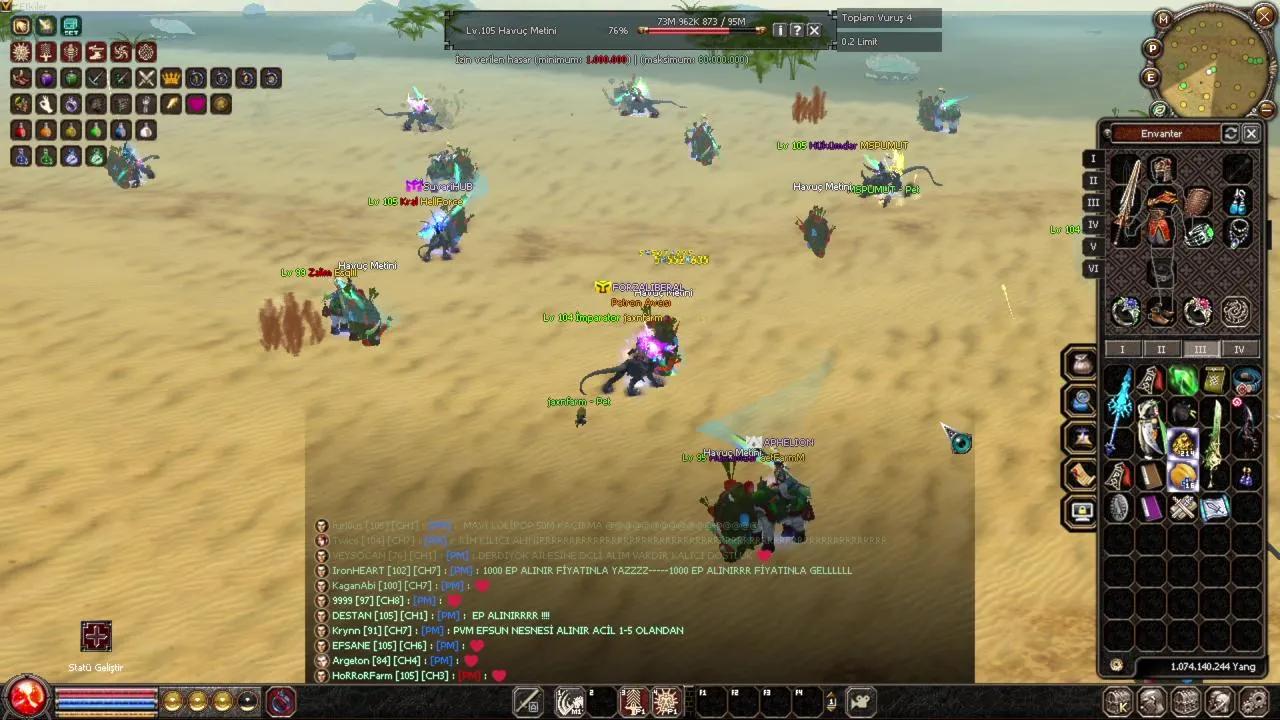Viewport: 1280px width, 720px height.
Task: Click IronHEART's PM link in the chat window
Action: (x=460, y=570)
